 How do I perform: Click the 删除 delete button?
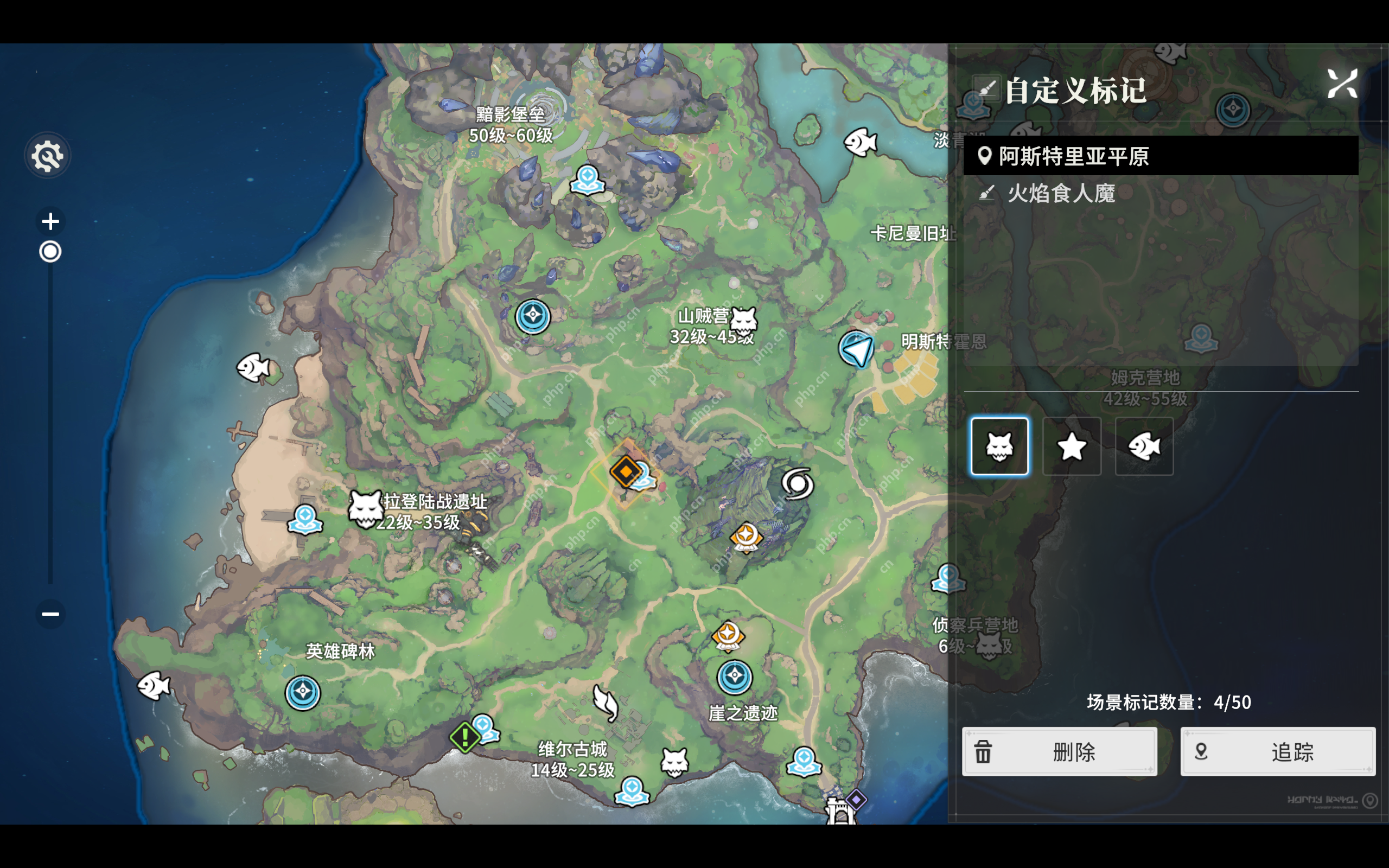click(x=1059, y=752)
